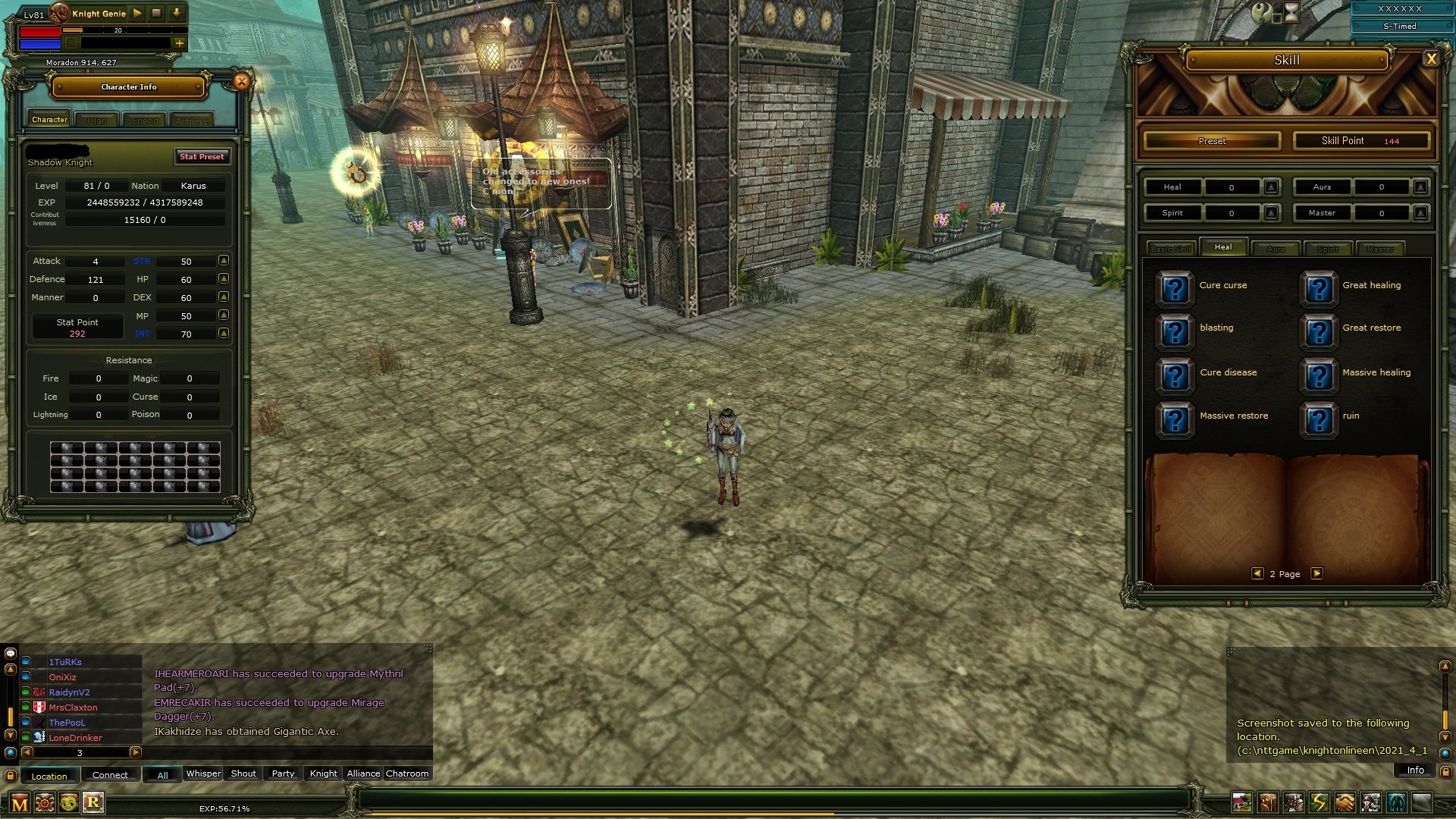
Task: Select the Party chat tab
Action: (283, 774)
